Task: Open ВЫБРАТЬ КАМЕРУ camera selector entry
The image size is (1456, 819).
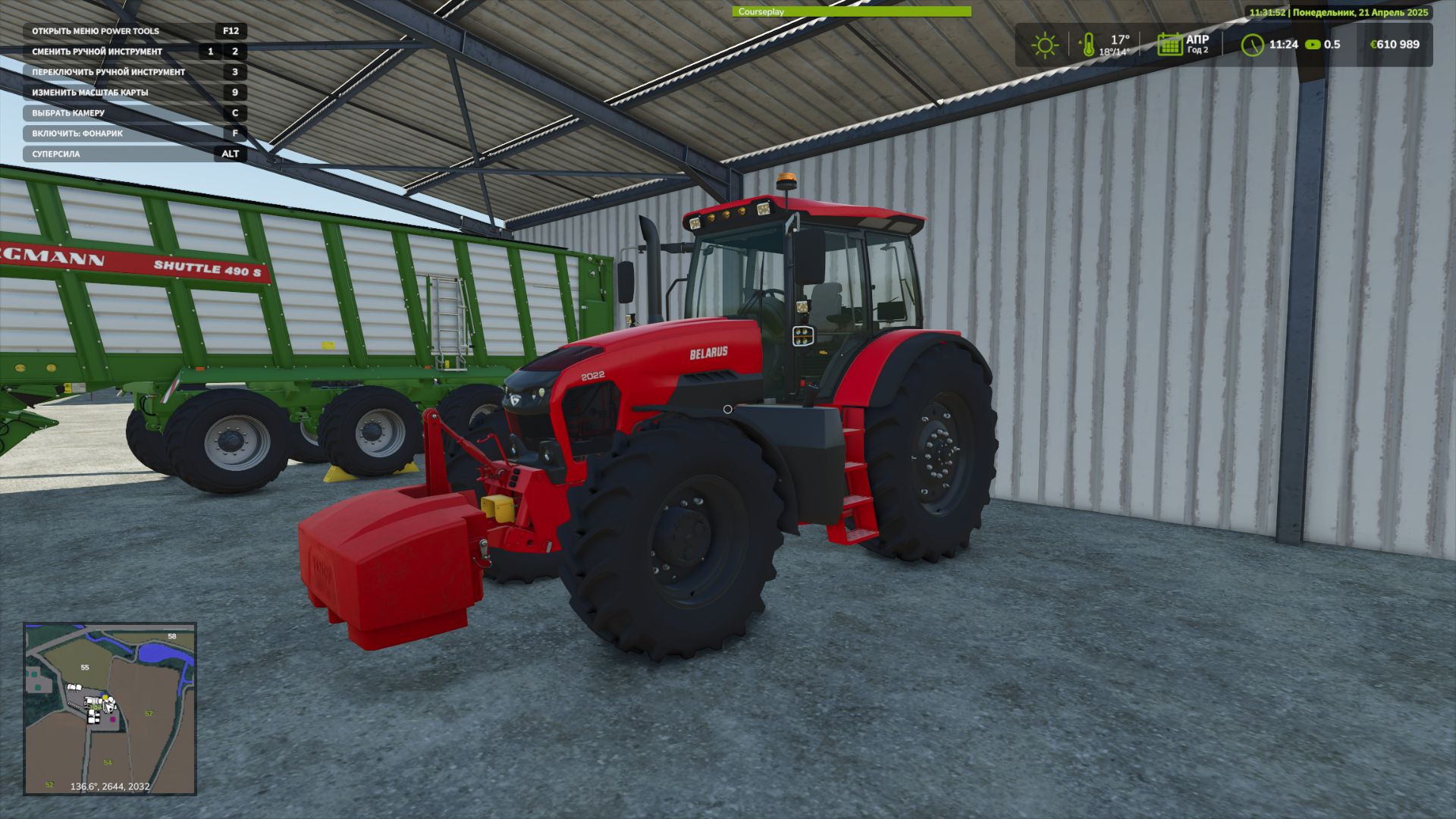Action: (x=68, y=112)
